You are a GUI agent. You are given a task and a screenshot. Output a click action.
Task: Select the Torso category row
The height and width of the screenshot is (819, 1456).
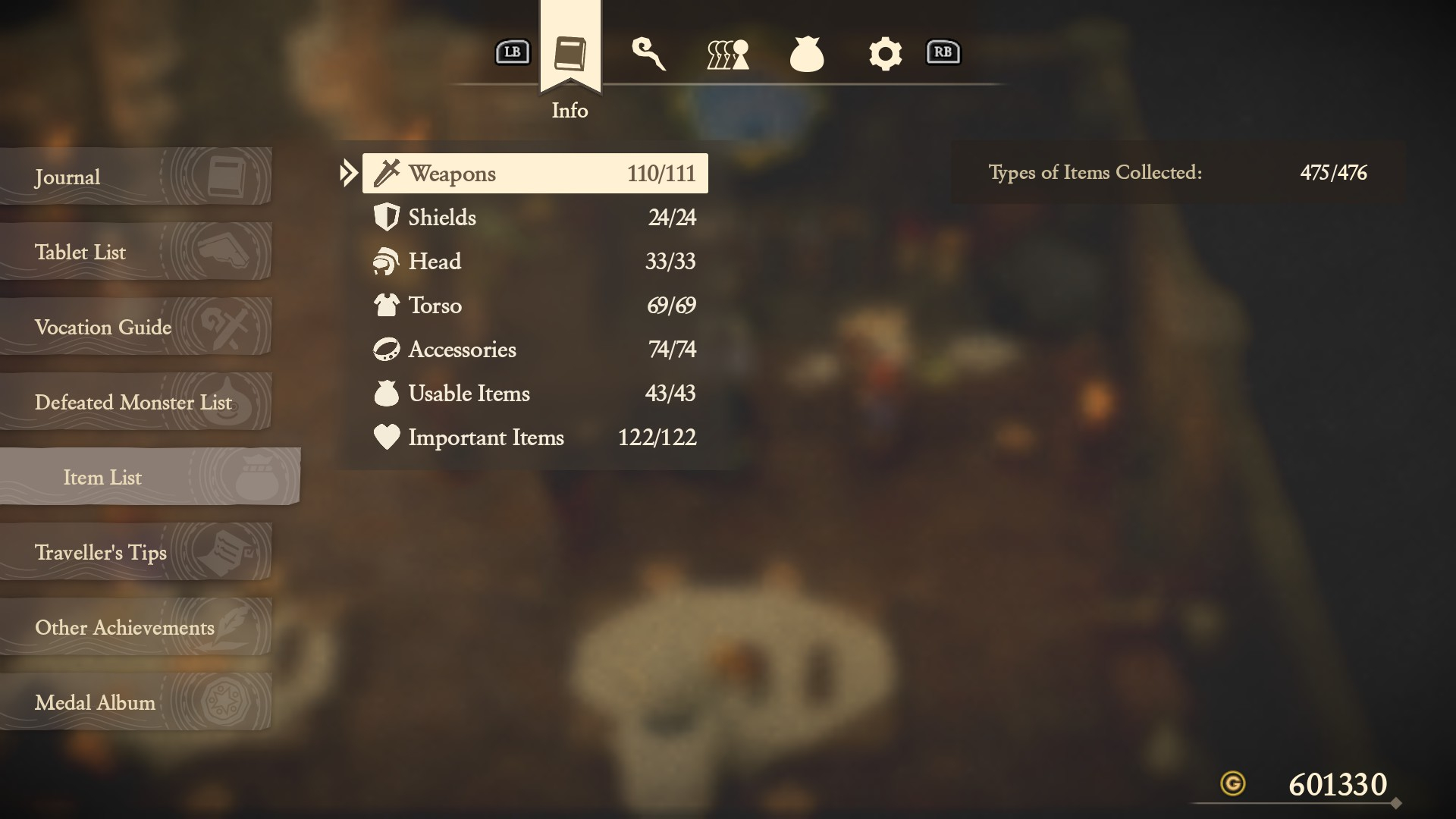[x=535, y=306]
